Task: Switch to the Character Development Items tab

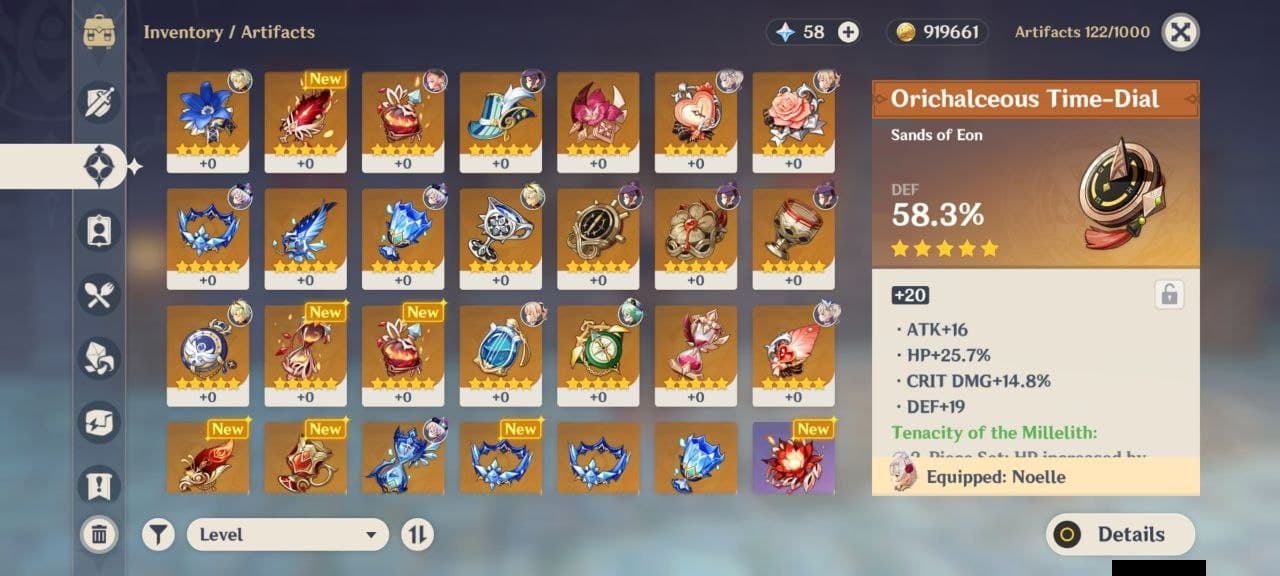Action: coord(99,231)
